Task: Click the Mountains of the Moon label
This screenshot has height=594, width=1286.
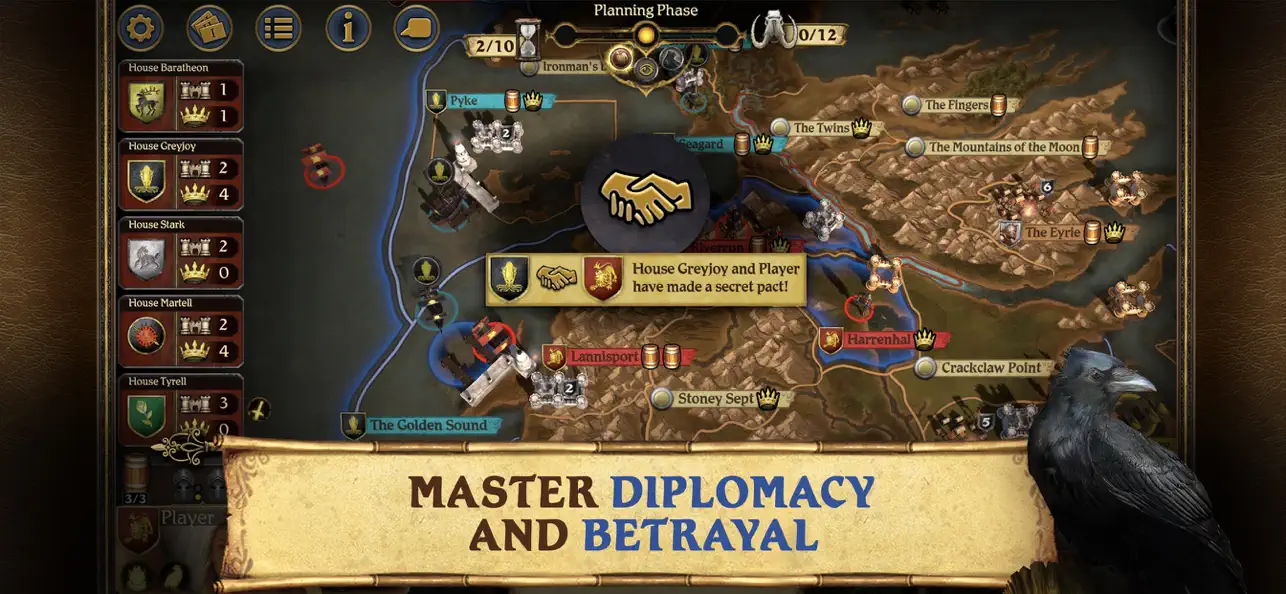Action: click(1004, 147)
